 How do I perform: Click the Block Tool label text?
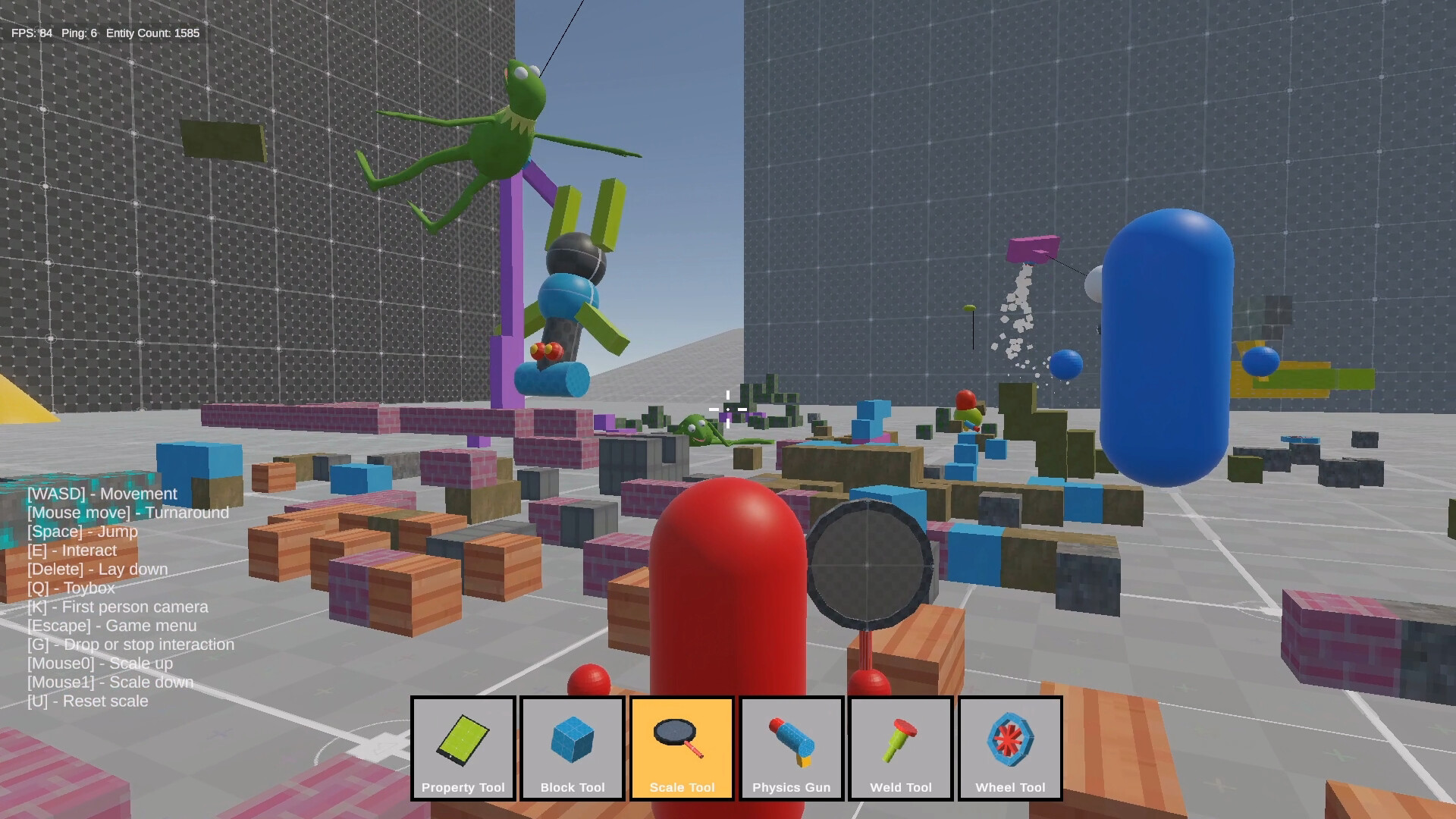(x=573, y=787)
